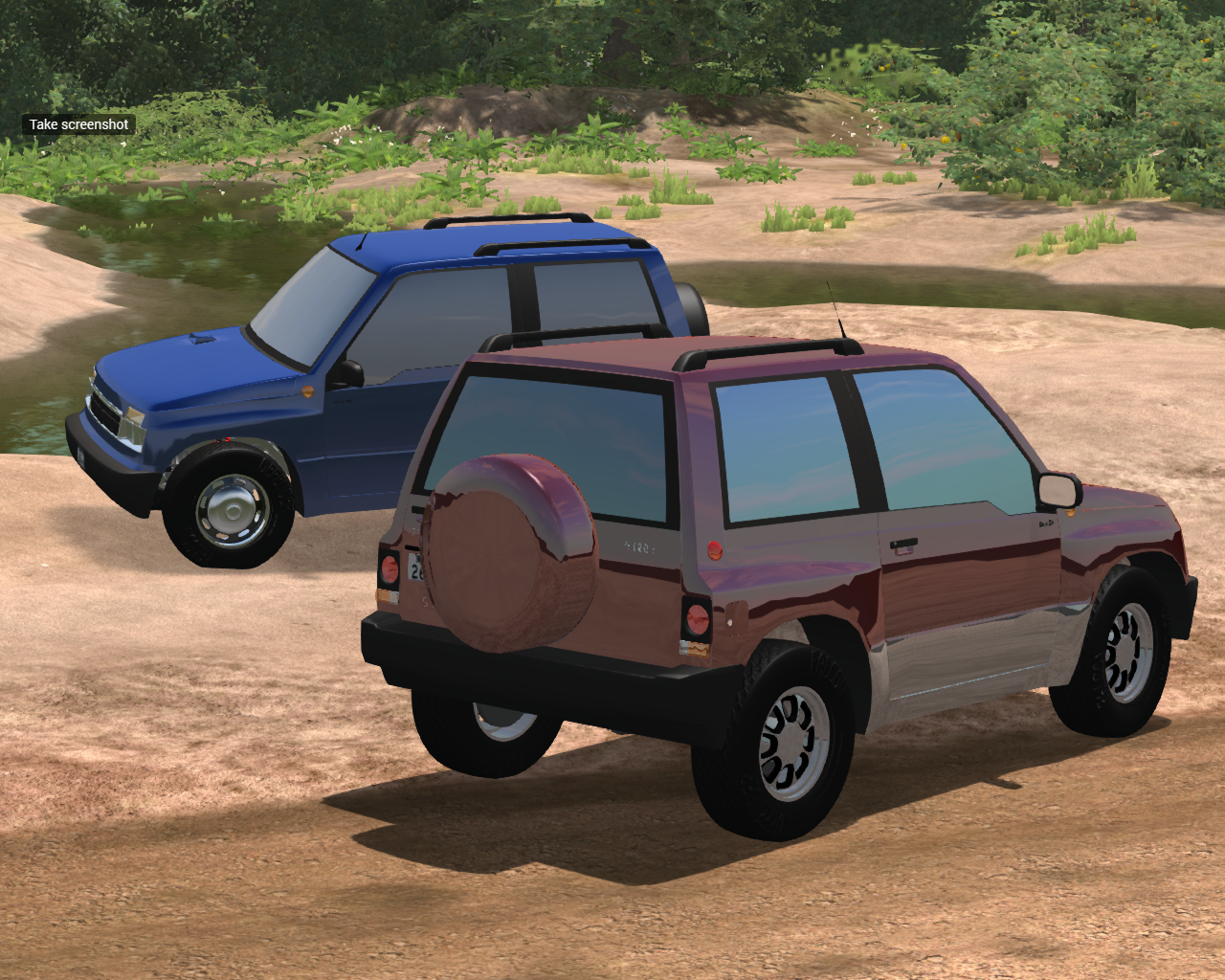Image resolution: width=1225 pixels, height=980 pixels.
Task: Click the rear license plate showing 26
Action: [413, 568]
